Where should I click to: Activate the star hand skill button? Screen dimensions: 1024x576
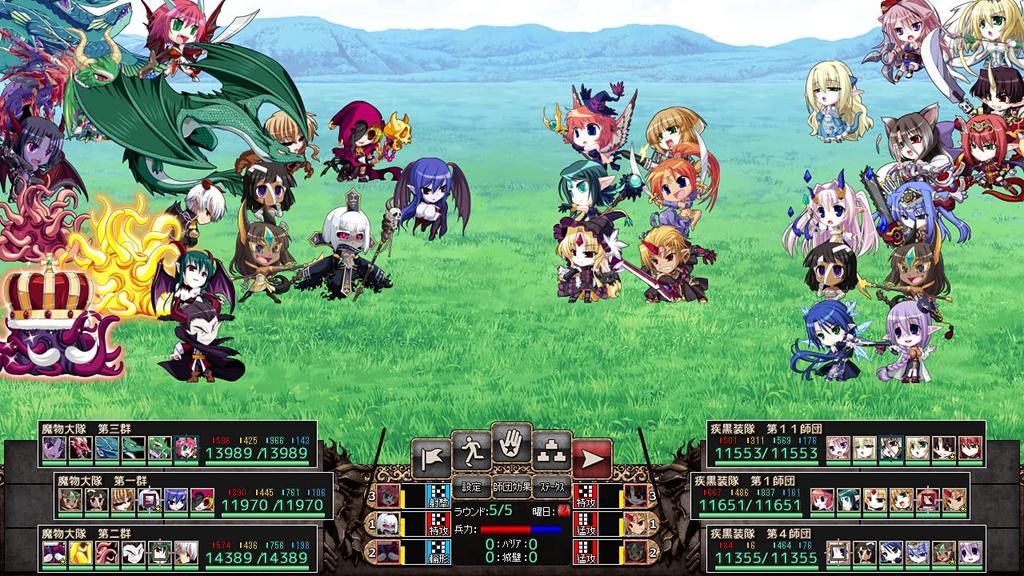point(511,444)
